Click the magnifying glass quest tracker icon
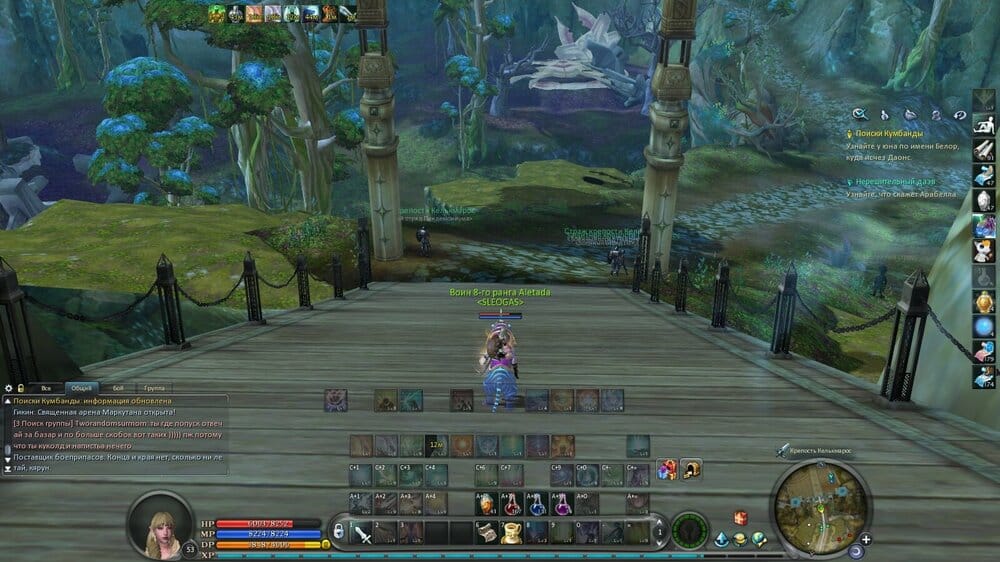This screenshot has width=1000, height=562. pos(859,115)
